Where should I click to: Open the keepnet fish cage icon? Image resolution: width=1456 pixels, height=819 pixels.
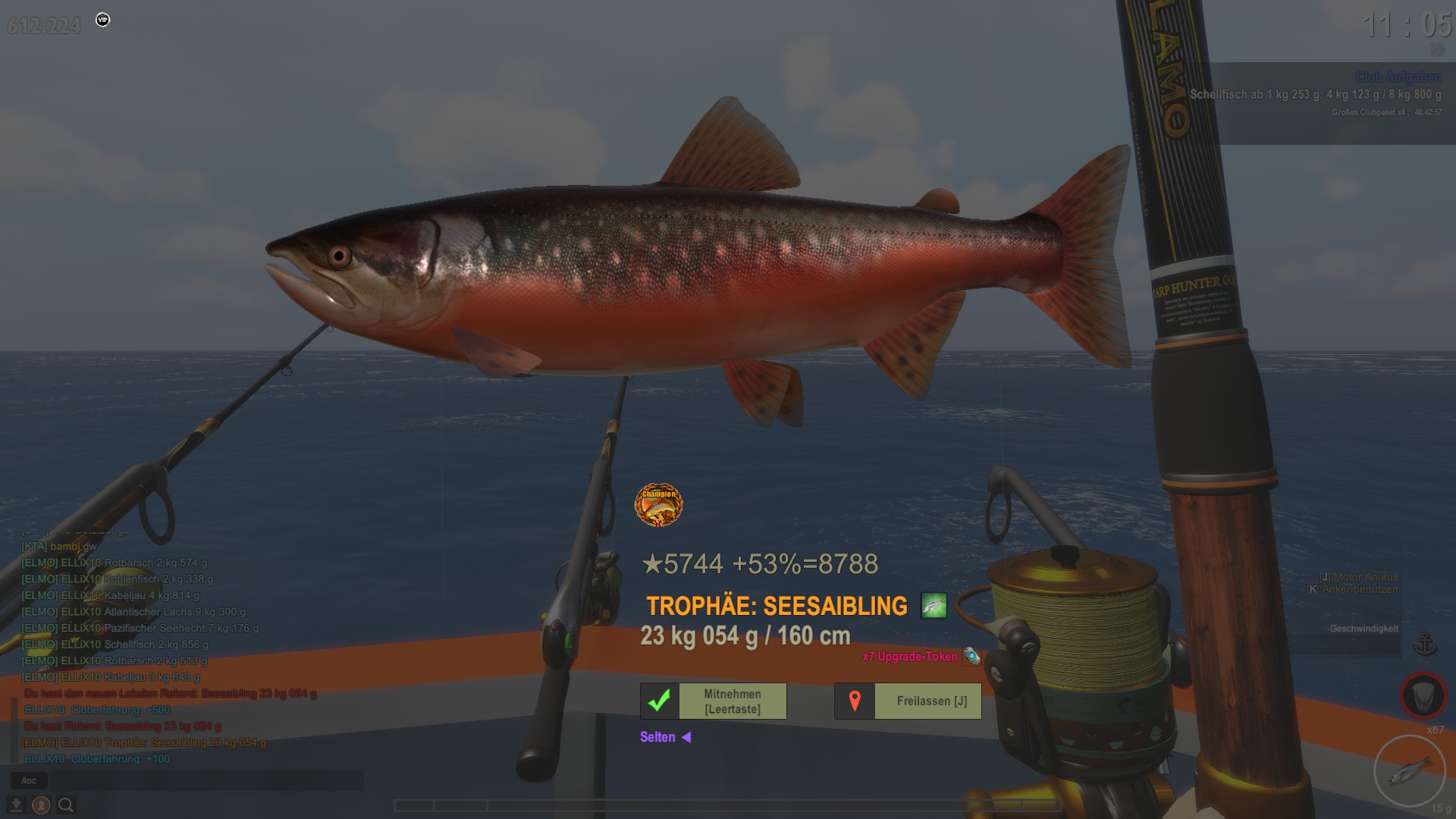[1423, 695]
